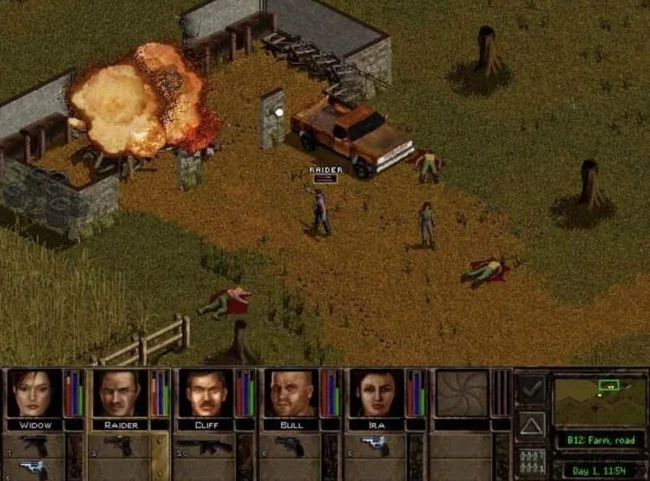Image resolution: width=650 pixels, height=481 pixels.
Task: Click Bull's revolver weapon slot
Action: coord(290,444)
